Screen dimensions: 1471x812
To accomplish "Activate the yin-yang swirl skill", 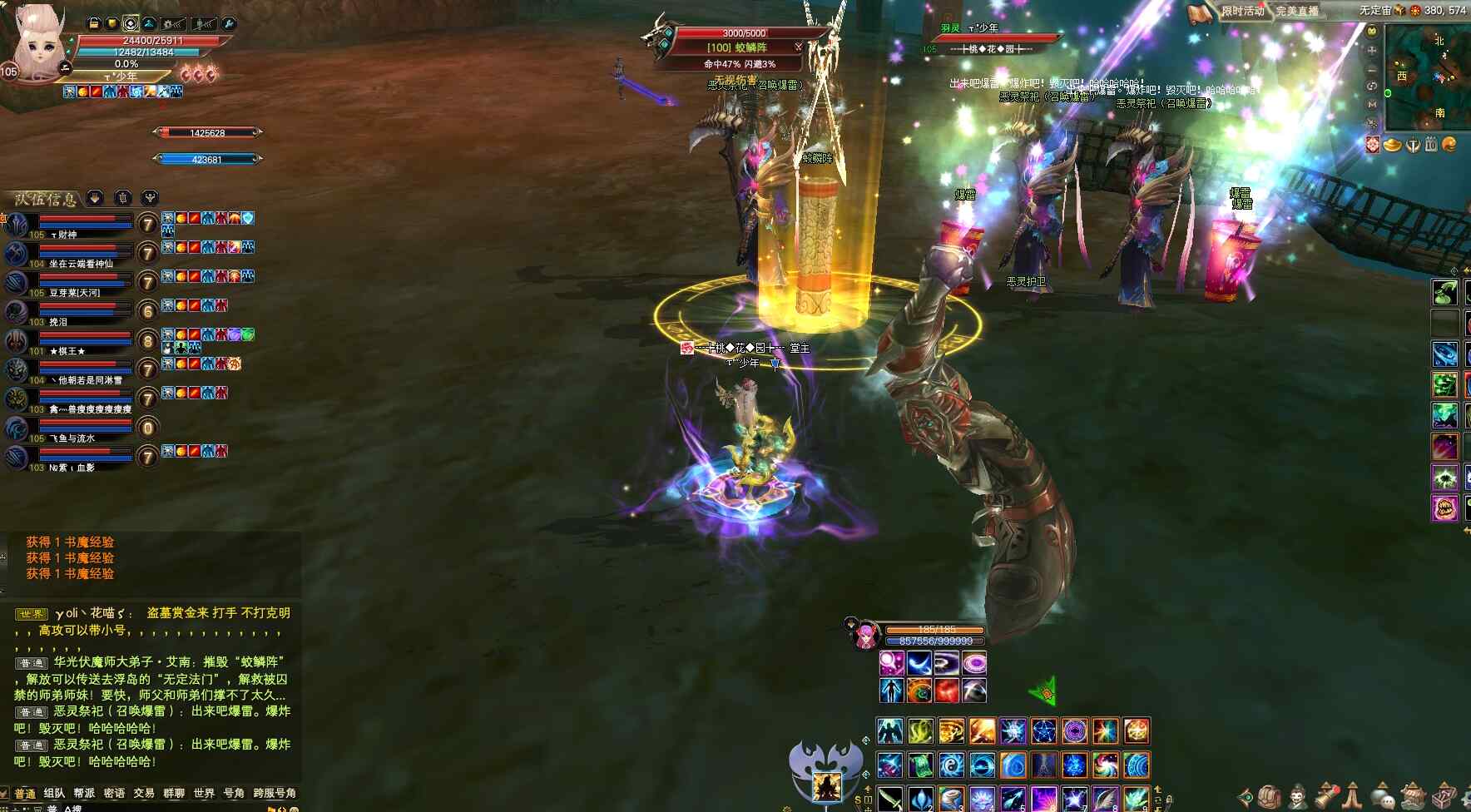I will (951, 765).
